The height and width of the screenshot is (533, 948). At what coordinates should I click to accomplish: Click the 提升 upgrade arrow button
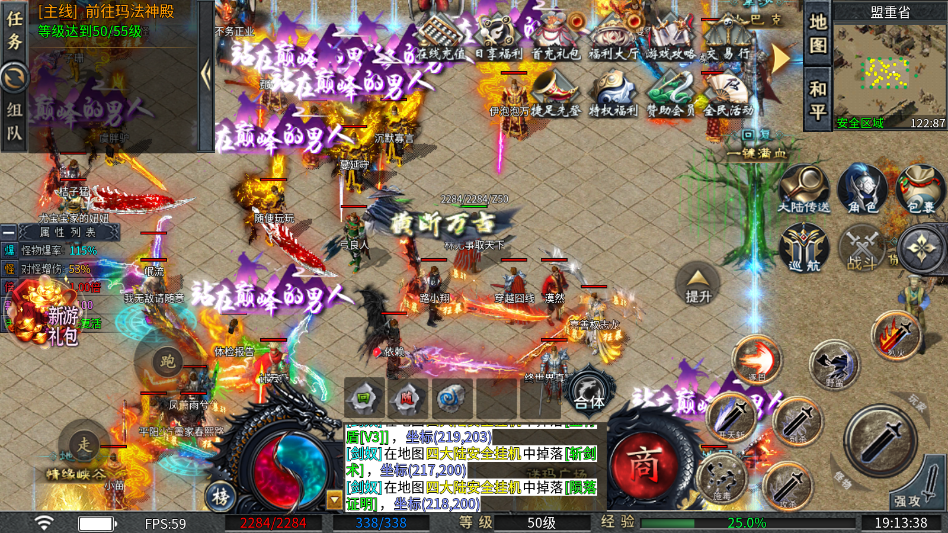click(x=698, y=282)
